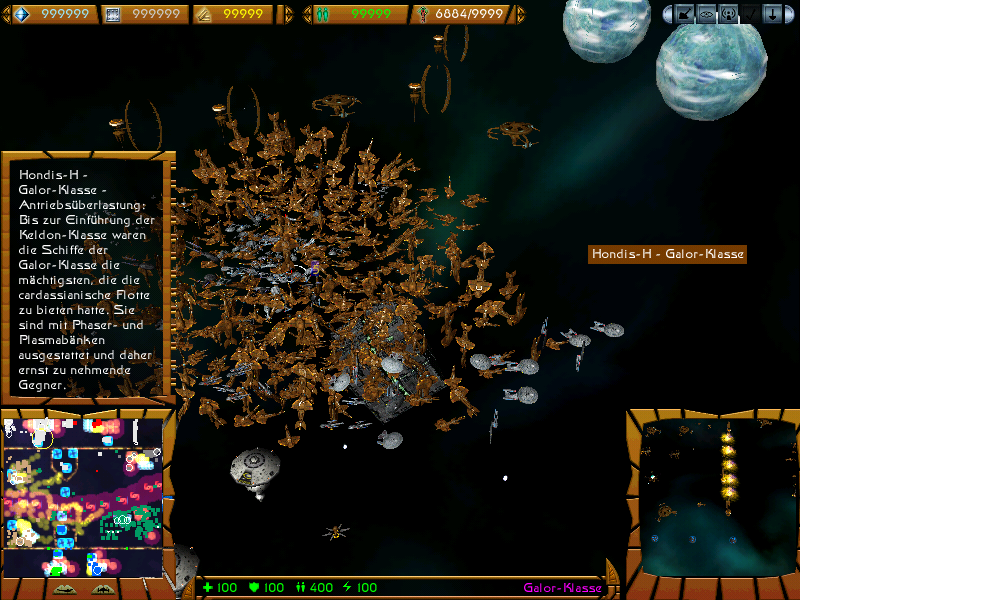Open the communications antenna button
This screenshot has height=604, width=982.
click(728, 14)
